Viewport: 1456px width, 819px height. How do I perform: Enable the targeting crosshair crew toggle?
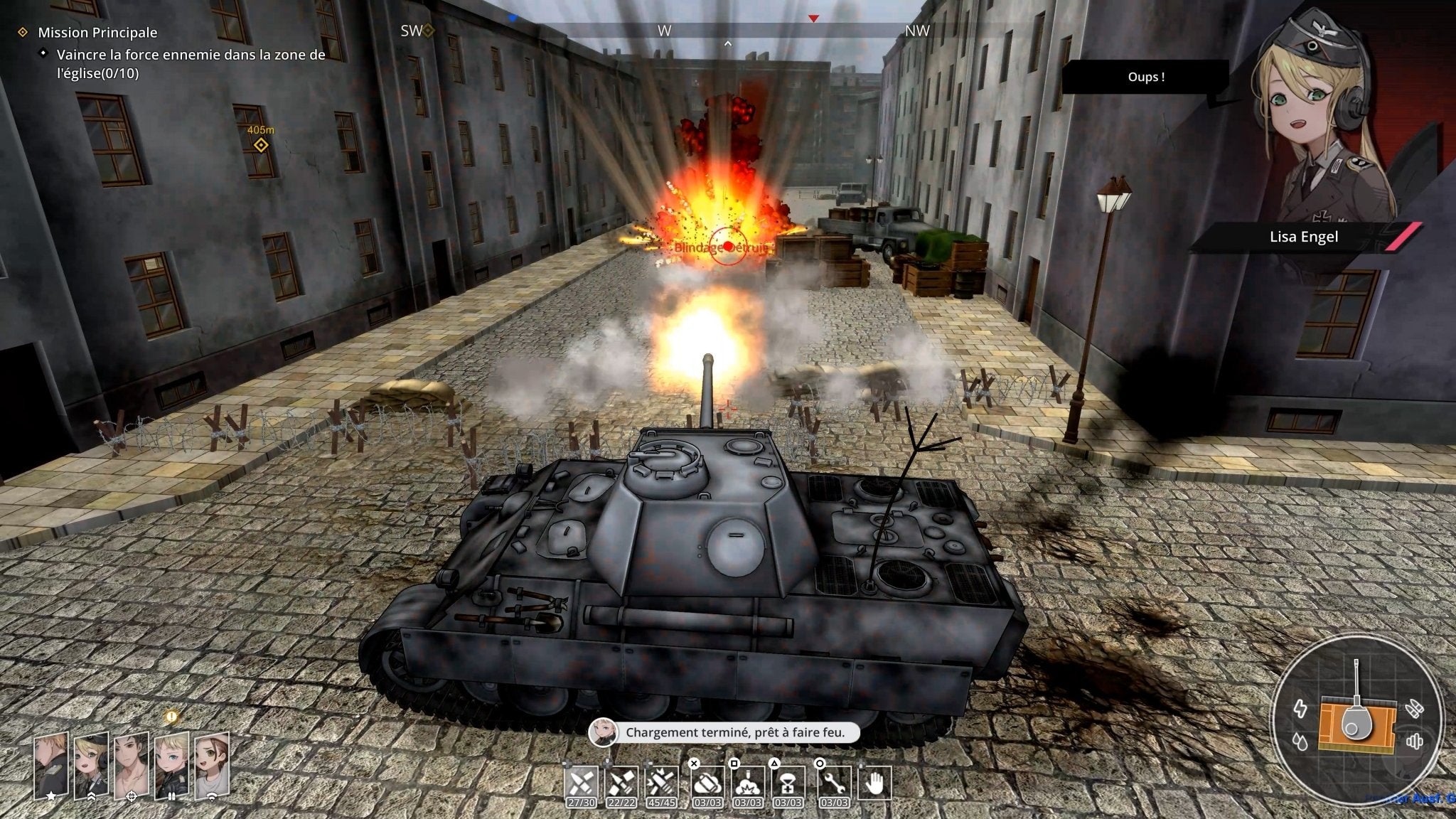(132, 796)
